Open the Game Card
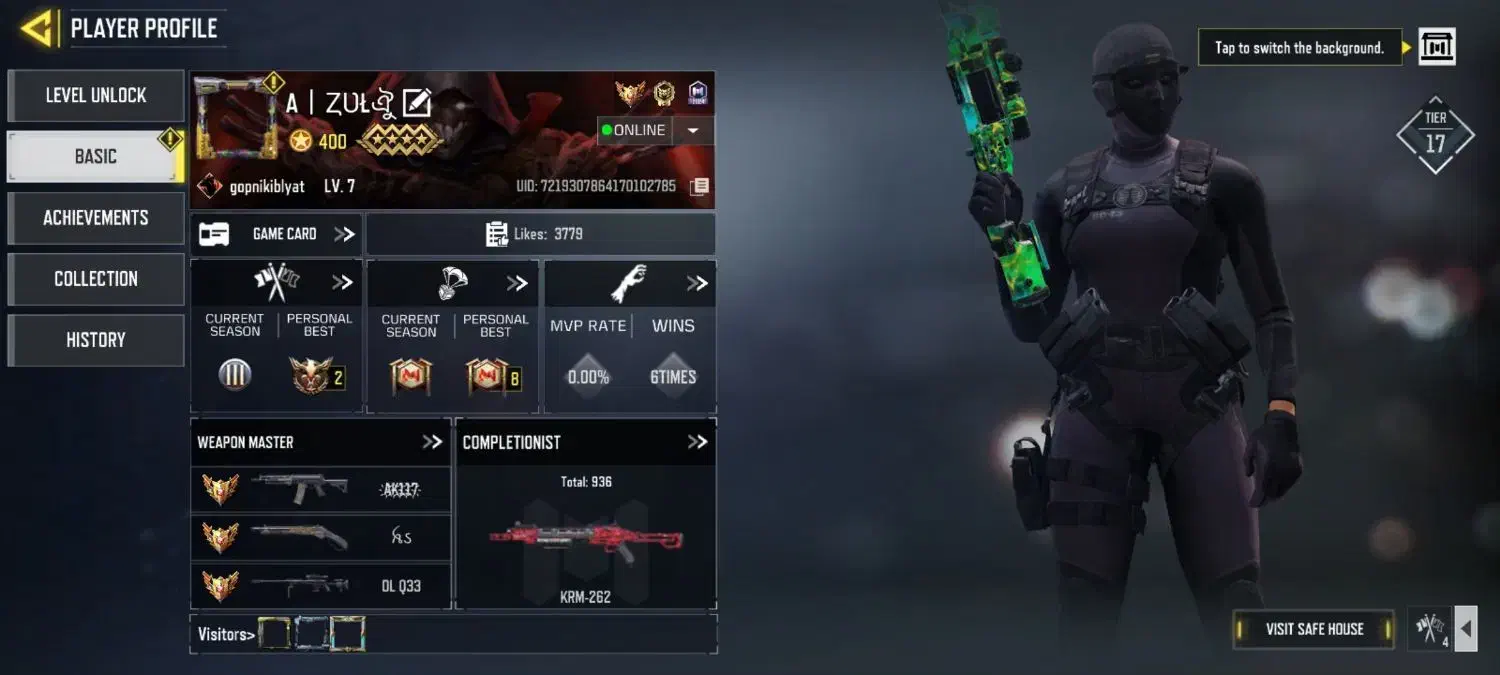Viewport: 1500px width, 675px height. point(277,234)
